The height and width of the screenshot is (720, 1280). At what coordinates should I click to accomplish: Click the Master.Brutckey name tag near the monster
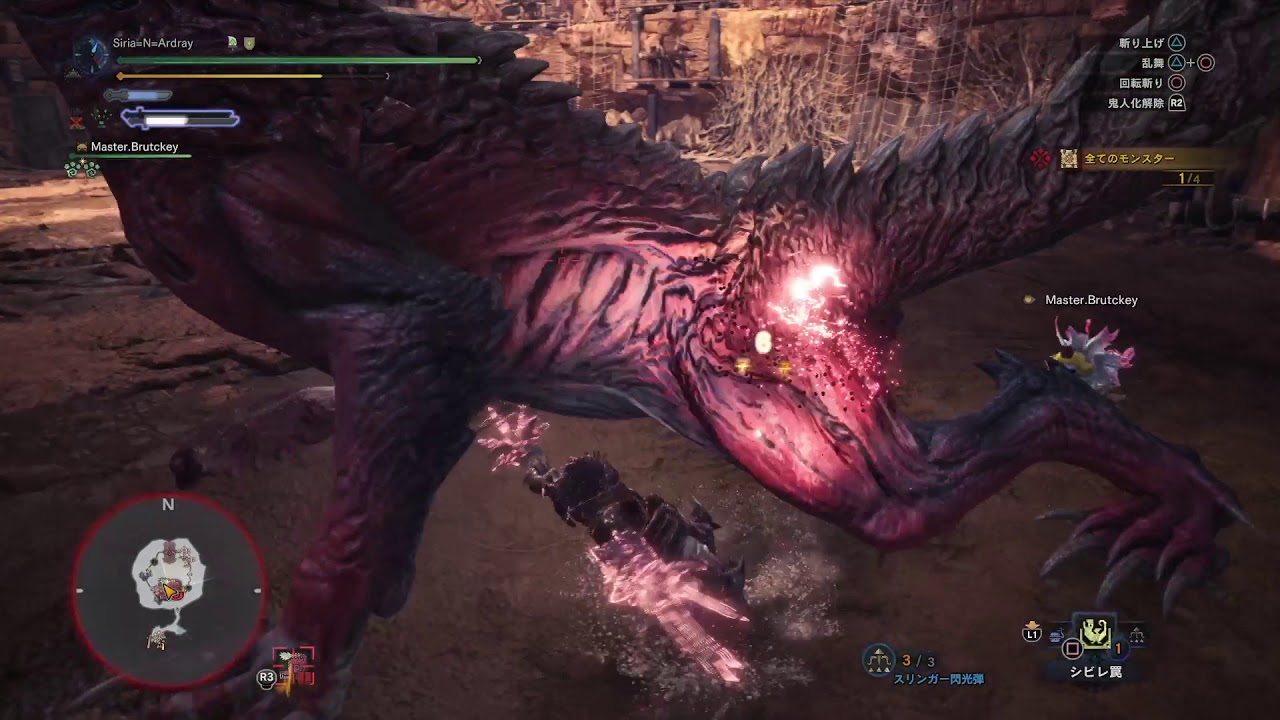(1092, 299)
